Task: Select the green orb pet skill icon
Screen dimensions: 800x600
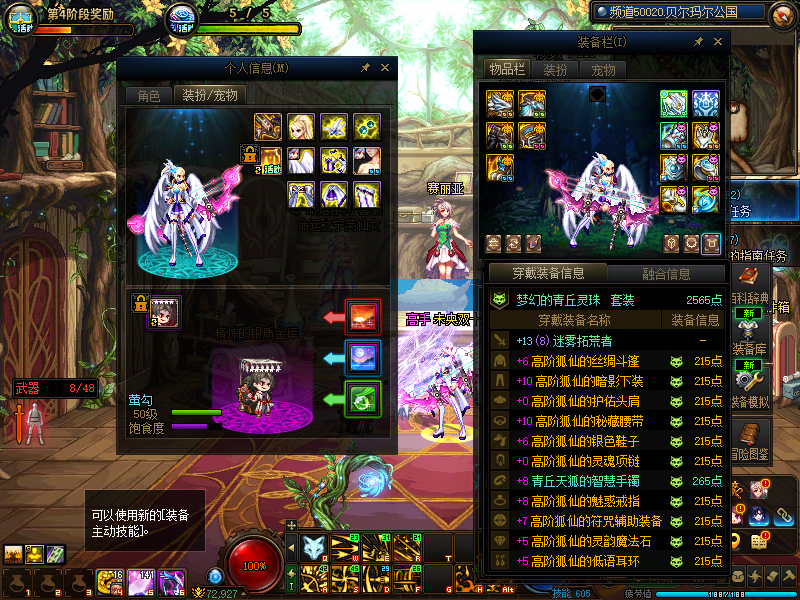Action: tap(362, 398)
